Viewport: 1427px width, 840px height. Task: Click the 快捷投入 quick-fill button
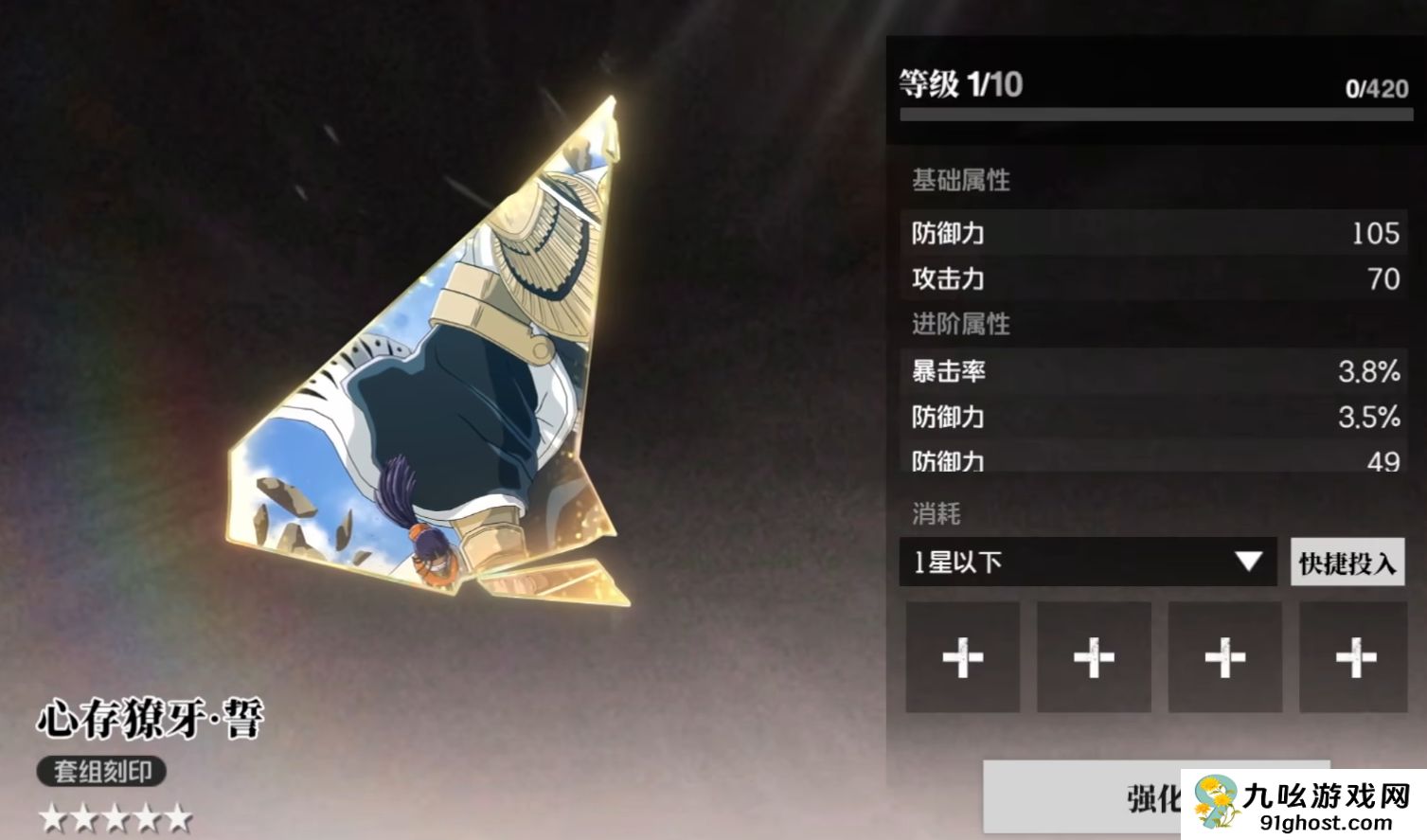(1347, 561)
